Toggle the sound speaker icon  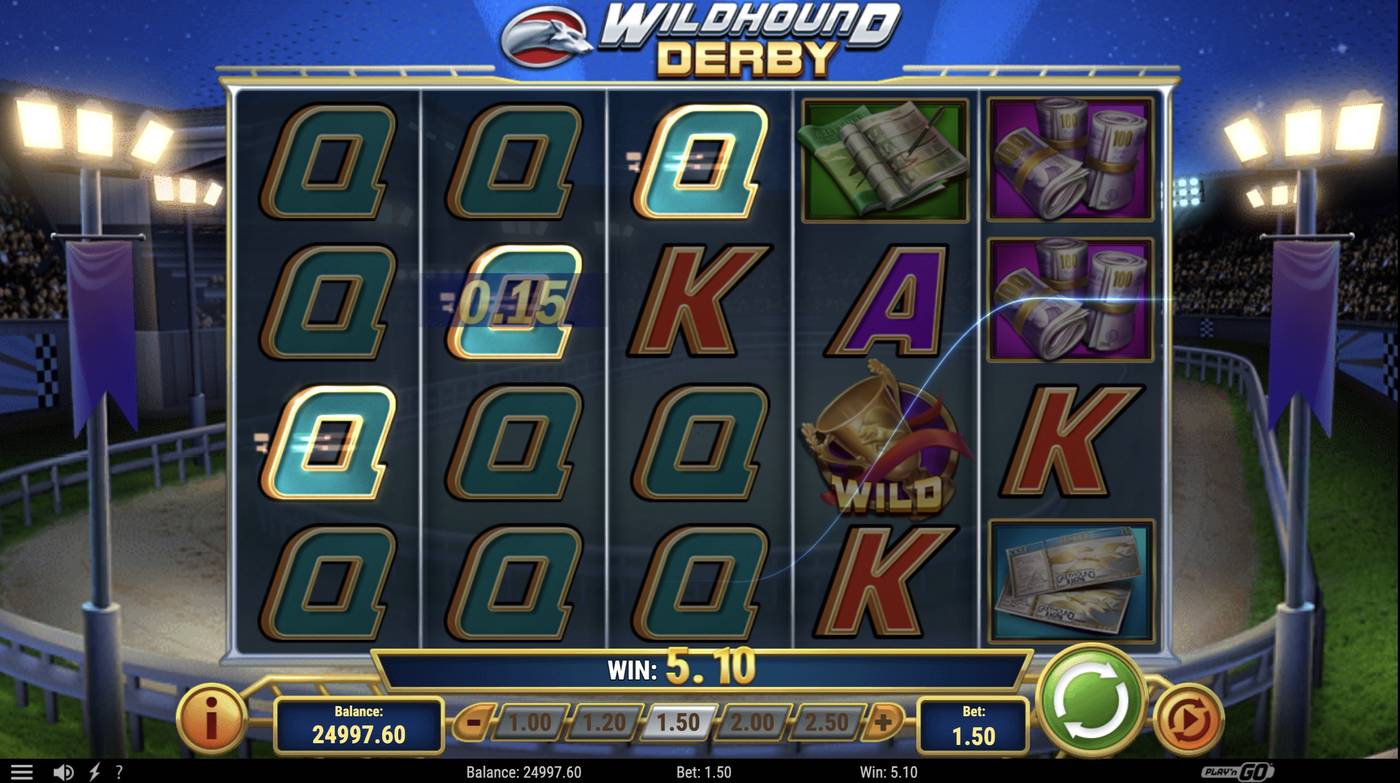pos(63,772)
